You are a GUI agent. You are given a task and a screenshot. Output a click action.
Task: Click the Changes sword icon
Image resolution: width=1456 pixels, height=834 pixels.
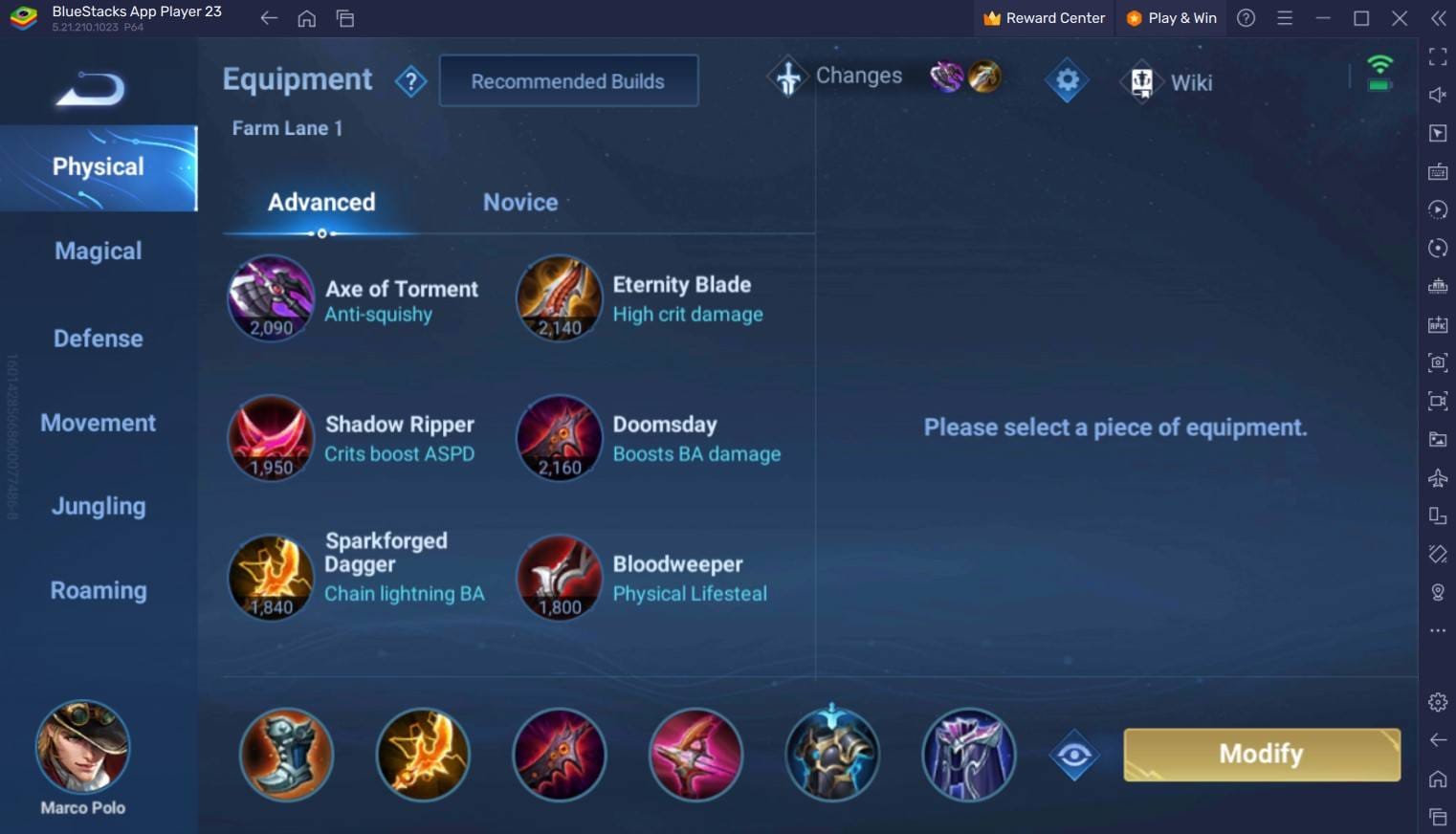coord(787,77)
